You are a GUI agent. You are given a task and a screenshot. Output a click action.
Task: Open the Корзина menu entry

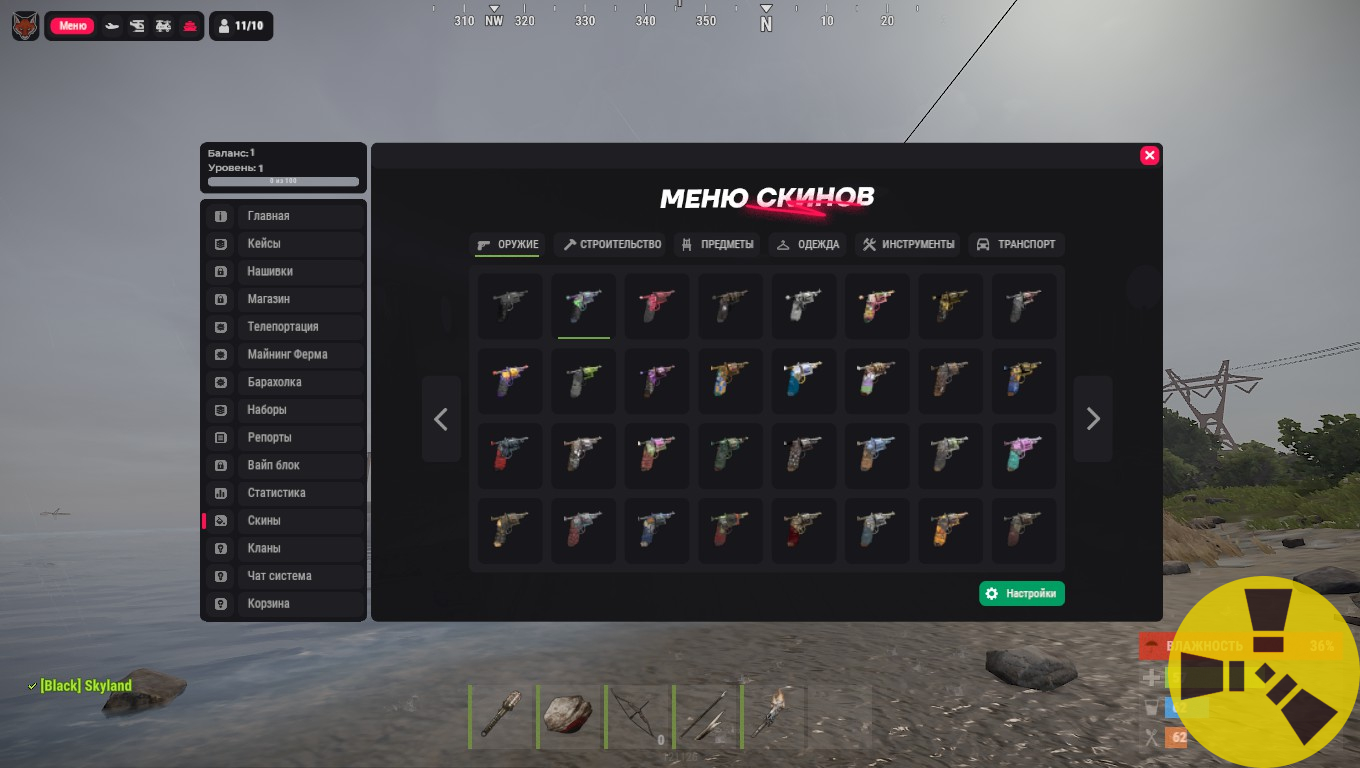pos(284,604)
